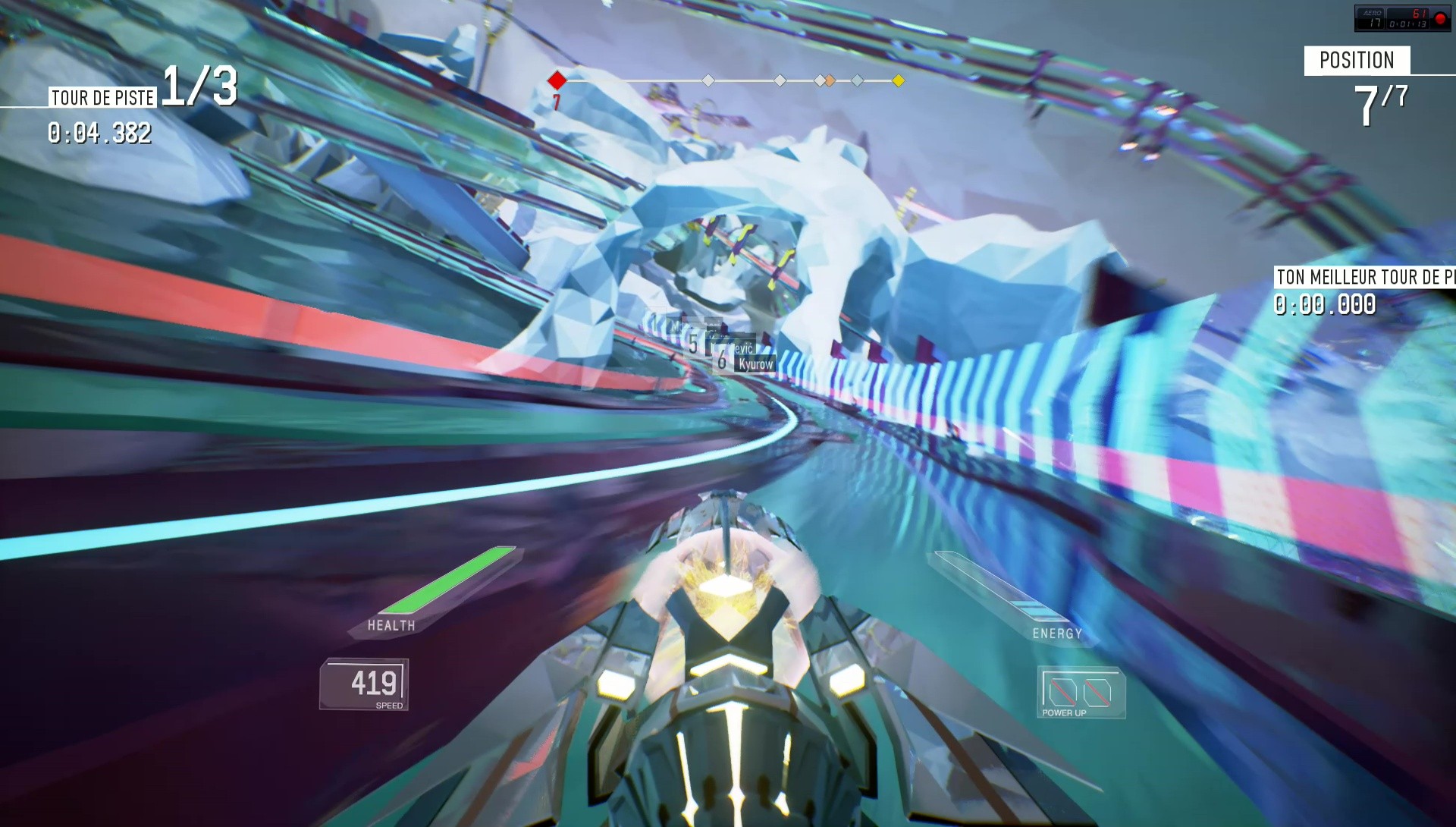This screenshot has height=827, width=1456.
Task: Select the POSITION header label
Action: click(1357, 61)
